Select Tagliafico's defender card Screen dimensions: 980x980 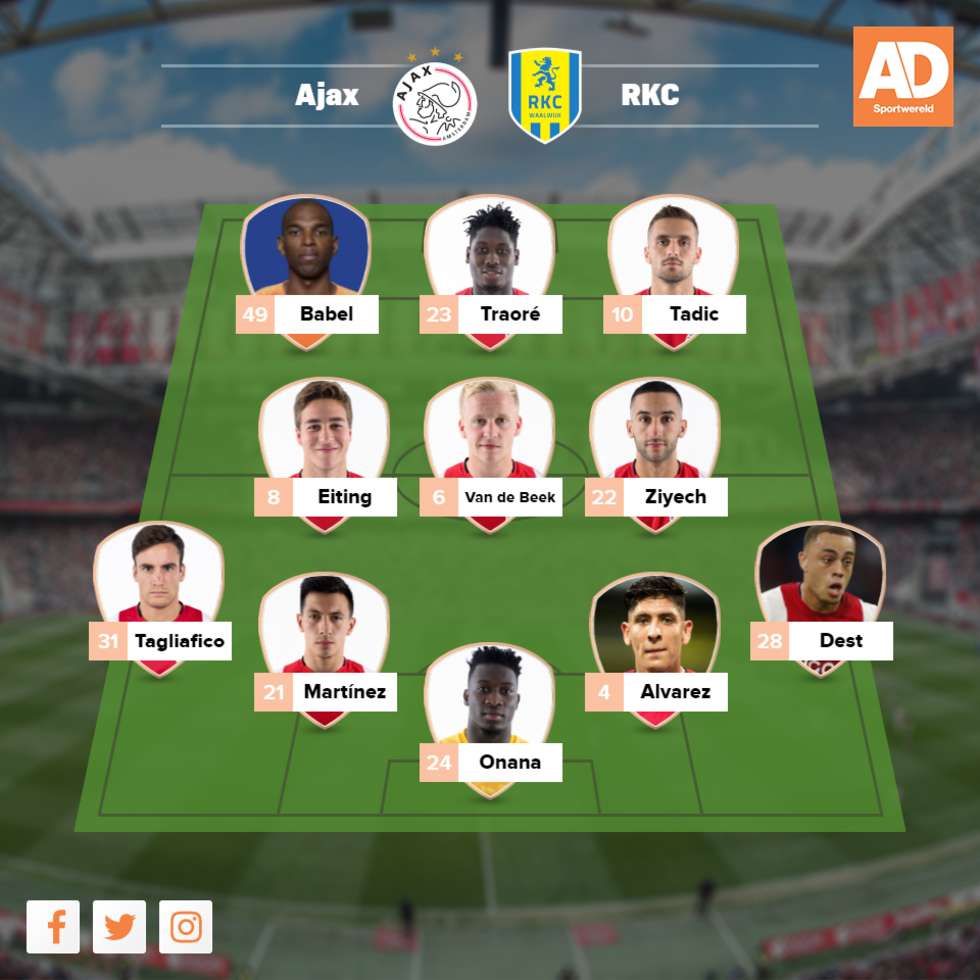[x=159, y=597]
